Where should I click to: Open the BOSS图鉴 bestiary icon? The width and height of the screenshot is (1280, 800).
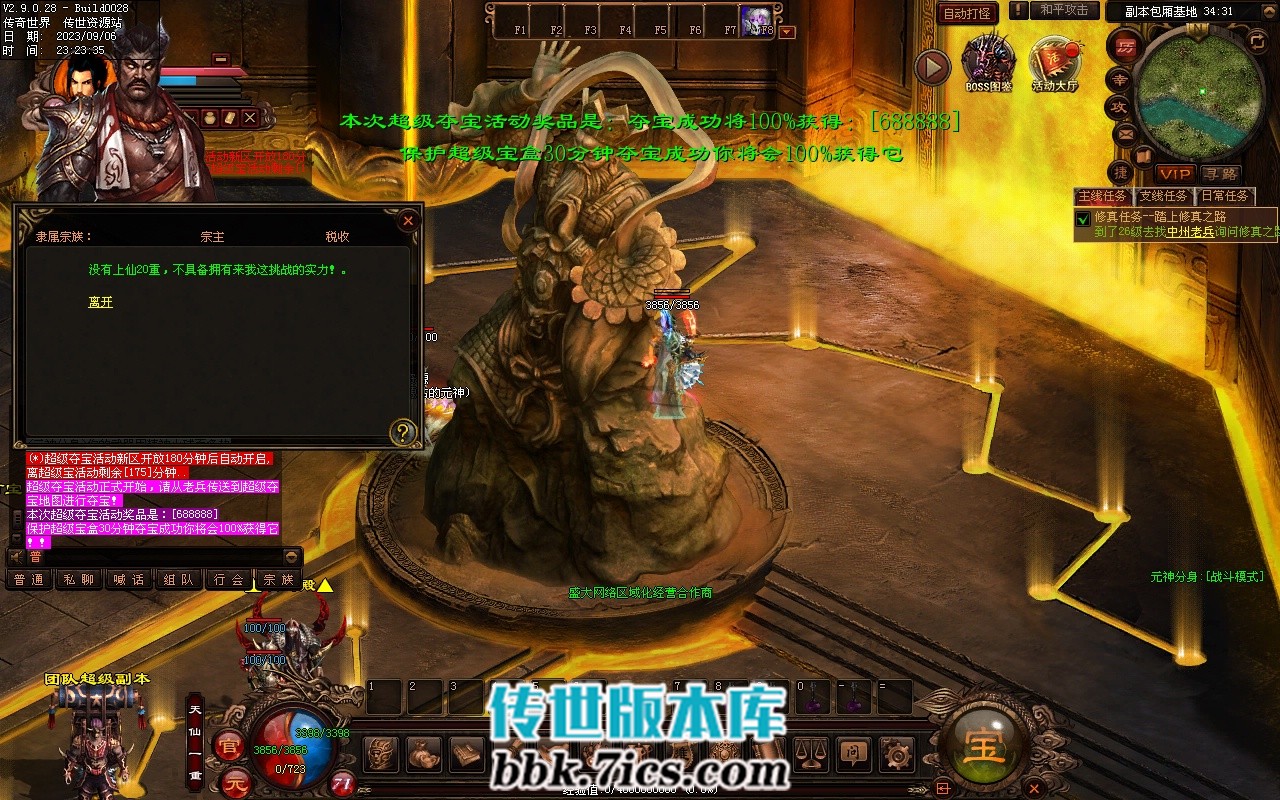click(988, 63)
